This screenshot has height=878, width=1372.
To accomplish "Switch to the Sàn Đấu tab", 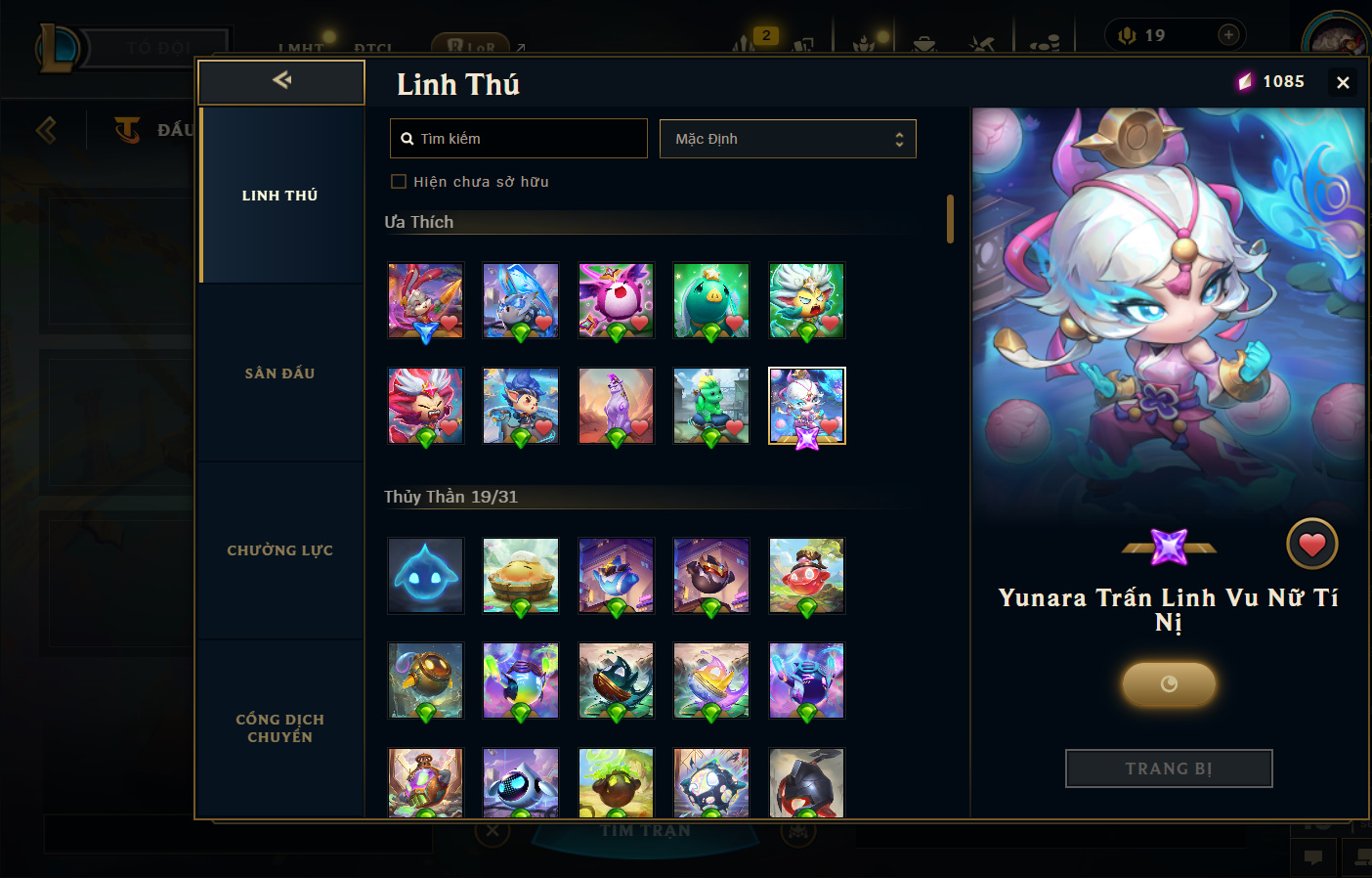I will point(280,373).
